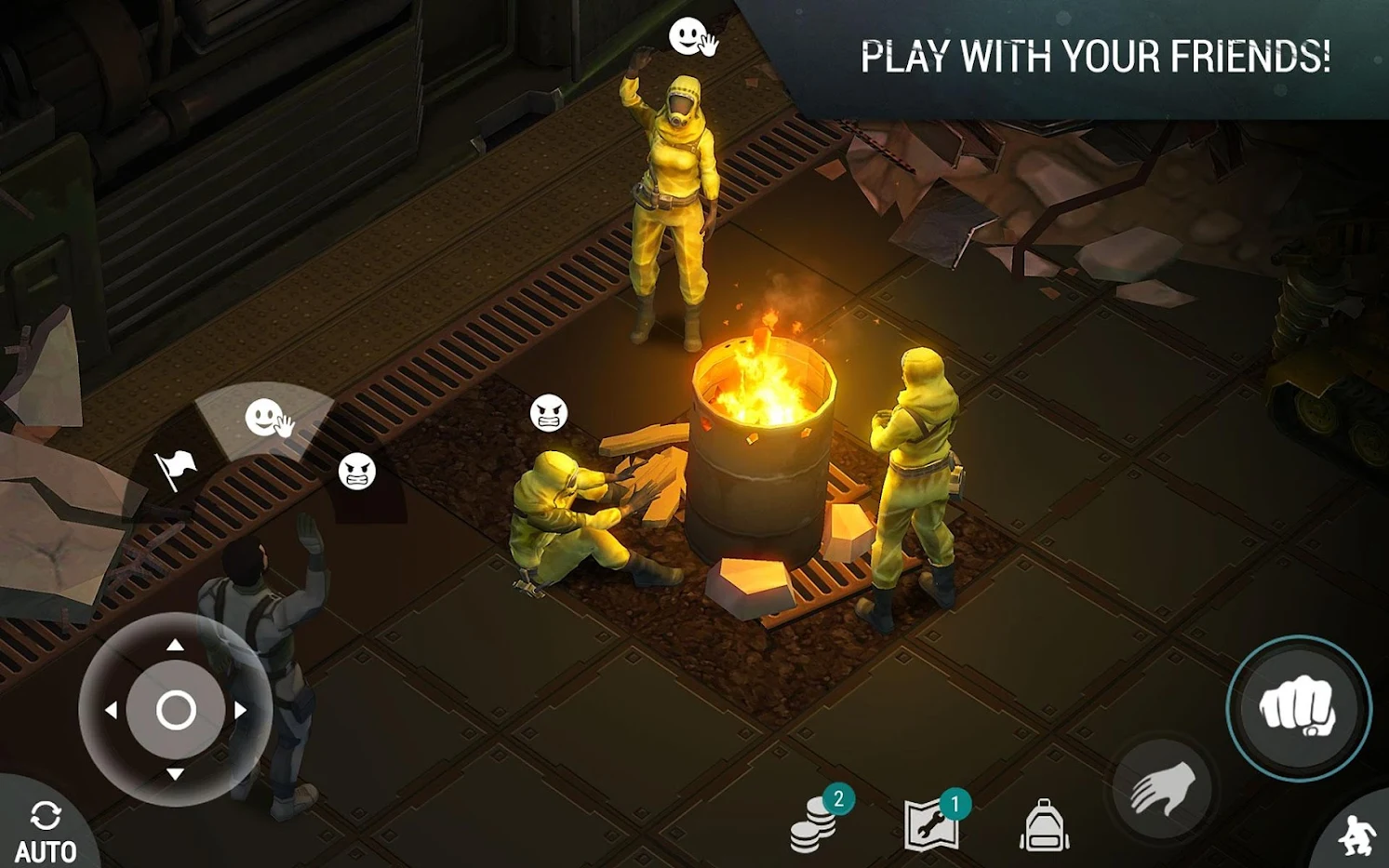
Task: Open the crafting blueprint menu
Action: [932, 822]
